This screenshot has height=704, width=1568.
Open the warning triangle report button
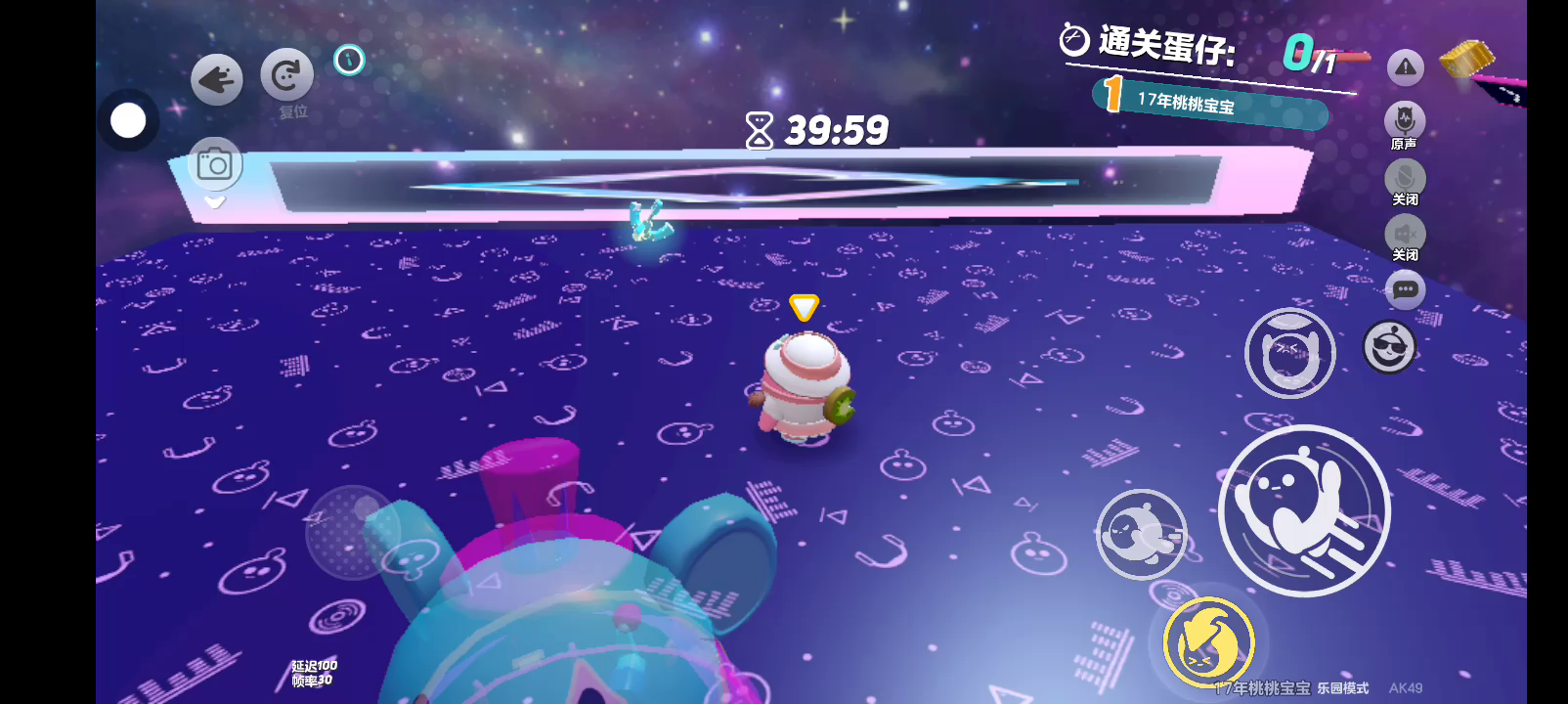(1406, 67)
